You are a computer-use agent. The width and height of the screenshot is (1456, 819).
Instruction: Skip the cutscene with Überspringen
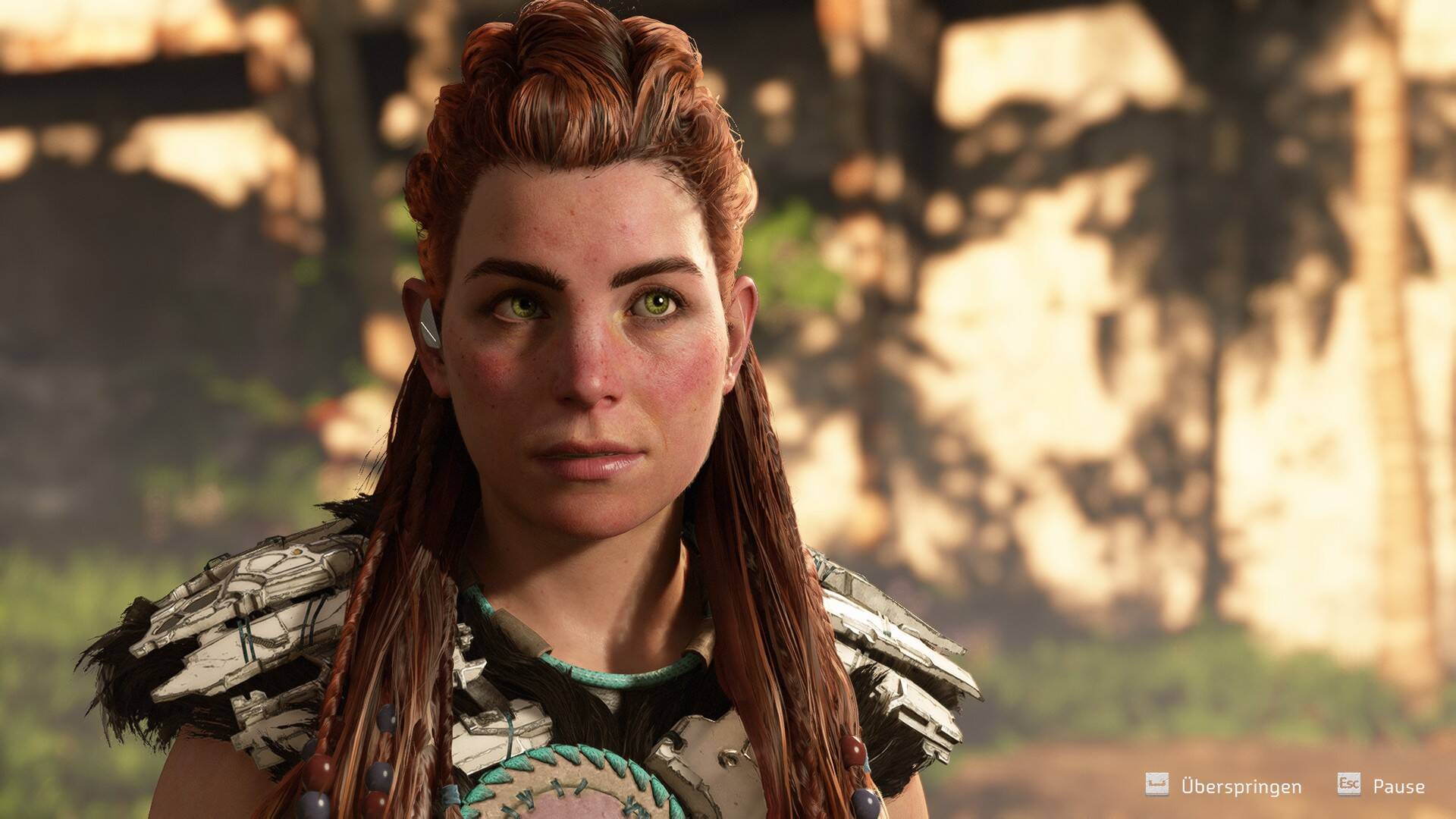pos(1240,786)
